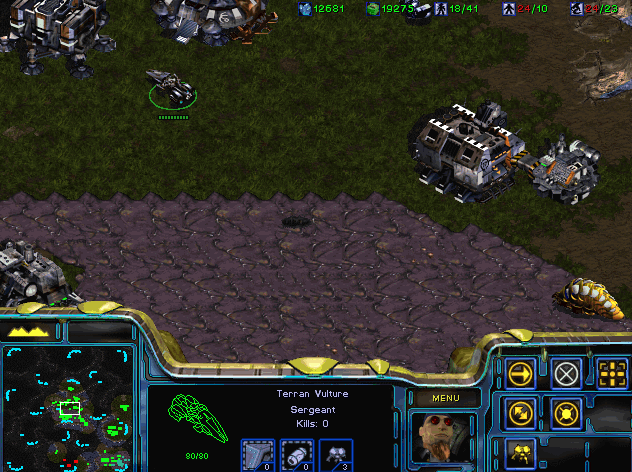Image resolution: width=632 pixels, height=472 pixels.
Task: Select the Vulture with green selection circle
Action: pyautogui.click(x=172, y=91)
